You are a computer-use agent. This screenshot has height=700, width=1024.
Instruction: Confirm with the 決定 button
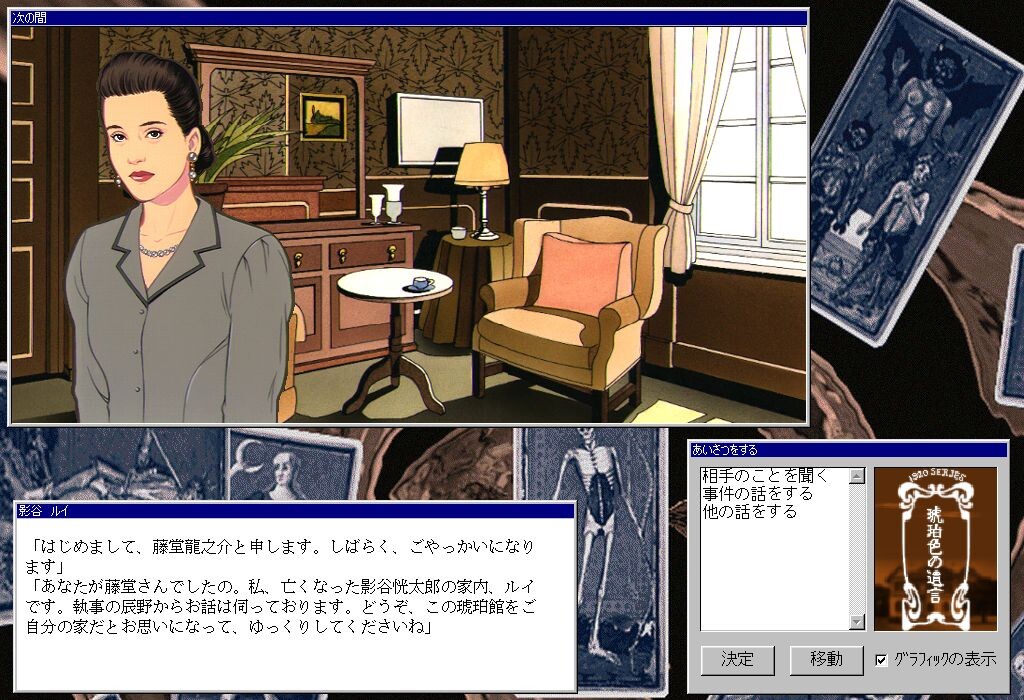click(x=737, y=660)
